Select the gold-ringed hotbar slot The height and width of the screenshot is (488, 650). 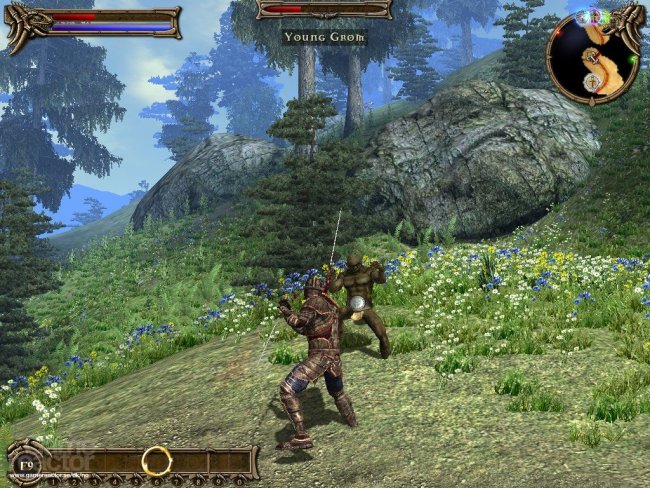156,460
